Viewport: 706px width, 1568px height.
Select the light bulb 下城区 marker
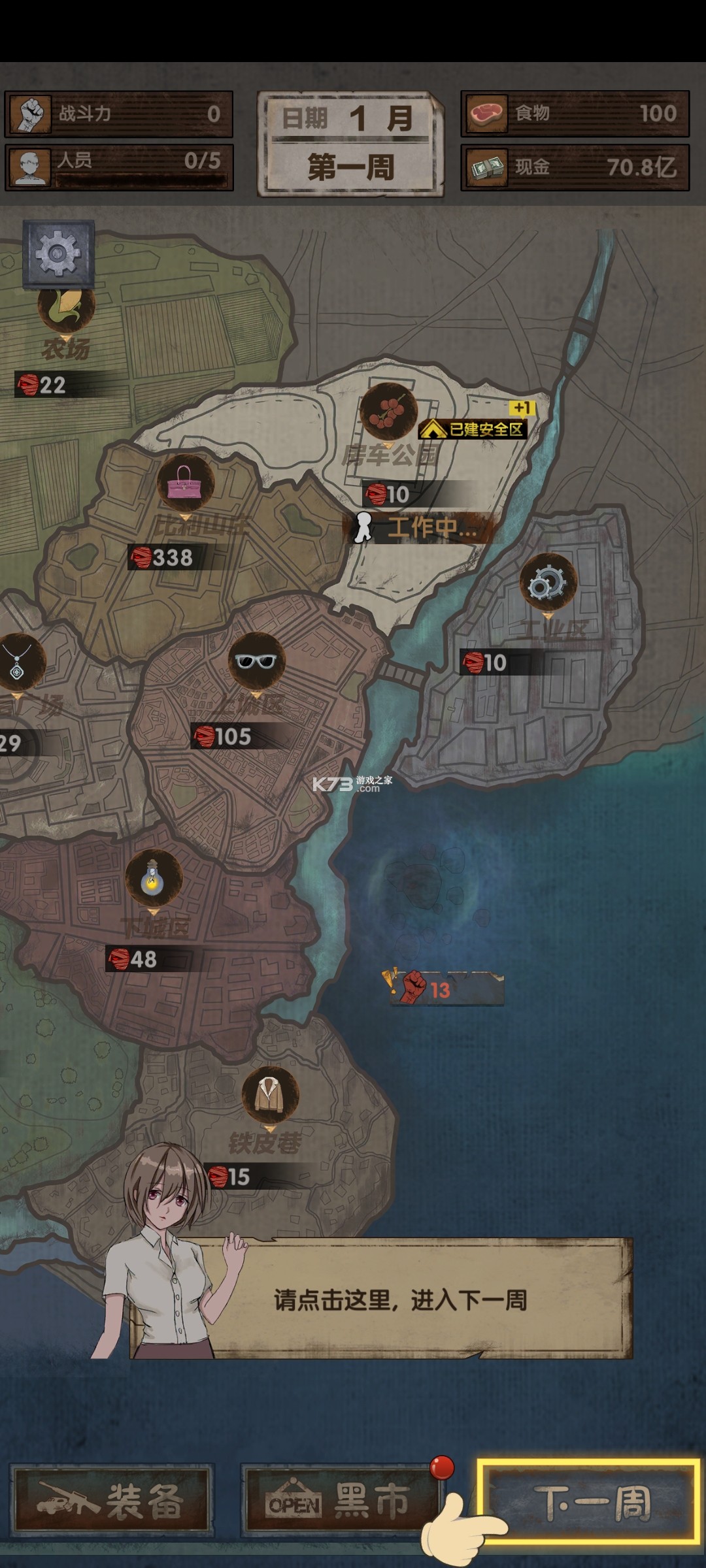[153, 879]
